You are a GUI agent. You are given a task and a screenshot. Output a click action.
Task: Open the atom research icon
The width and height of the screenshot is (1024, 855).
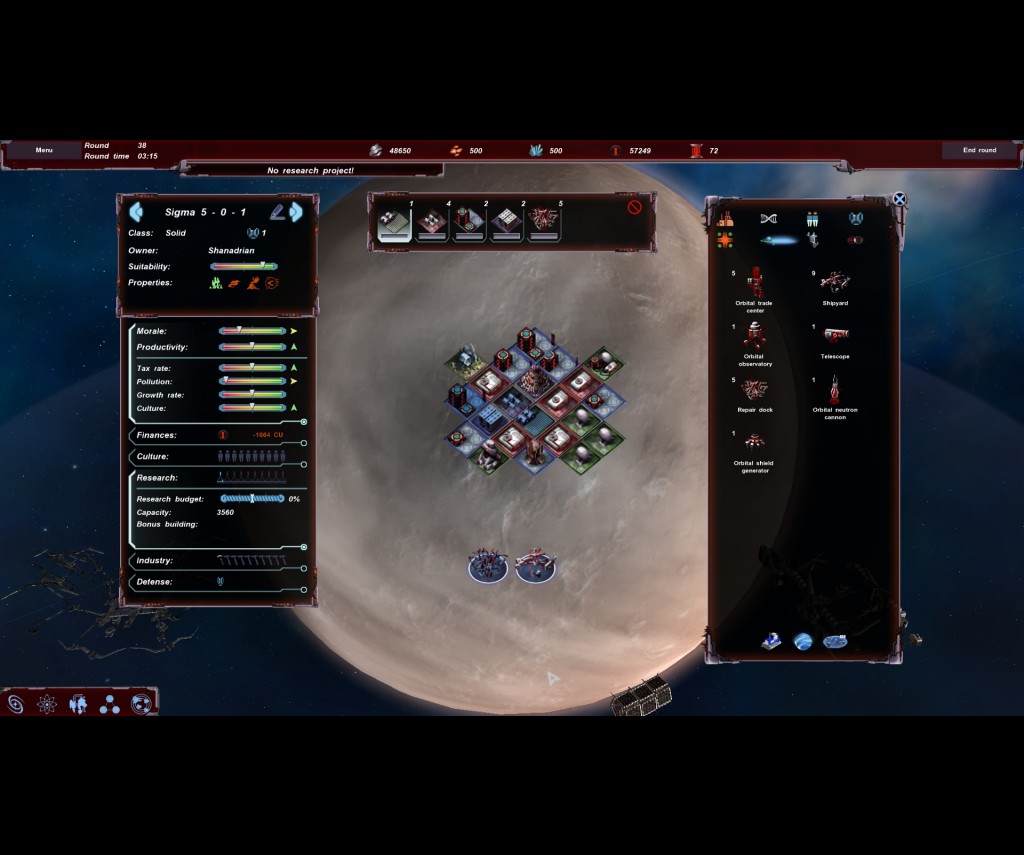[47, 704]
